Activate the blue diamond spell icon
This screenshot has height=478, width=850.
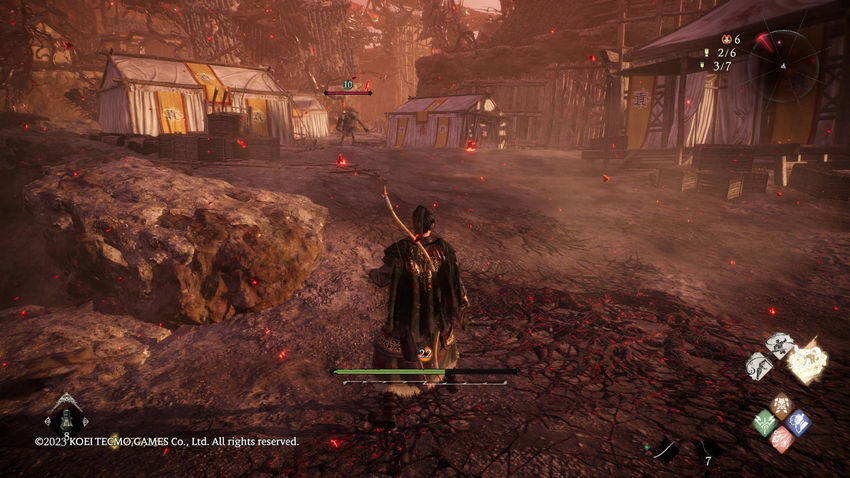click(x=798, y=422)
